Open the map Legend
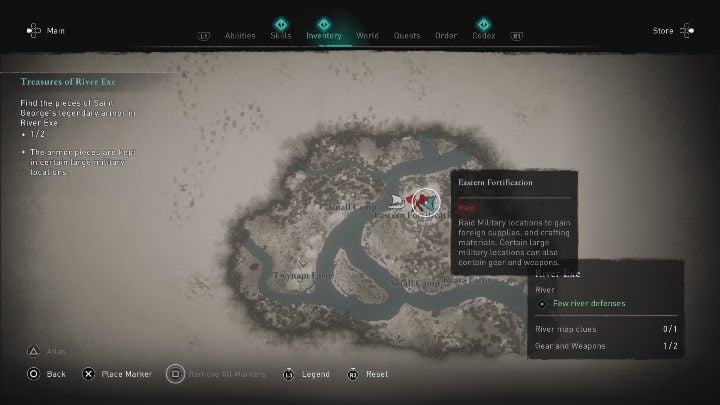 tap(307, 374)
